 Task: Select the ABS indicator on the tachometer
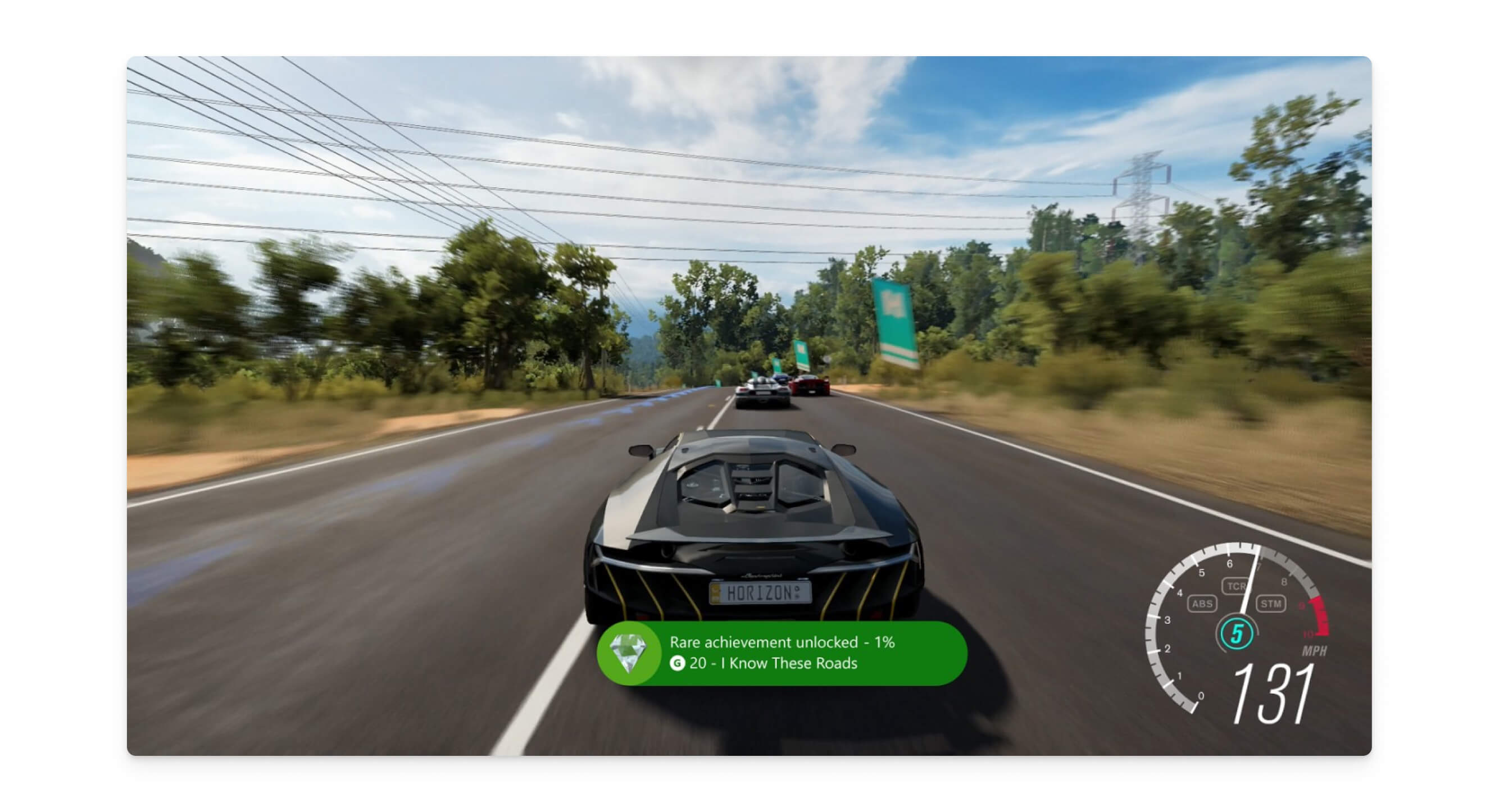coord(1202,603)
